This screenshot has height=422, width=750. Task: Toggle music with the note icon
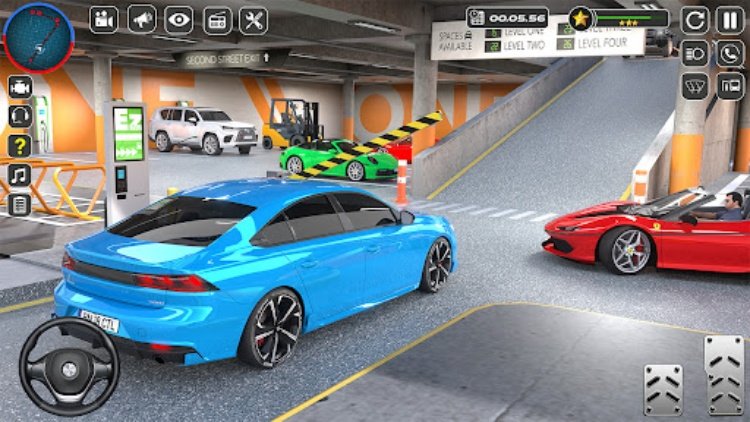coord(19,175)
